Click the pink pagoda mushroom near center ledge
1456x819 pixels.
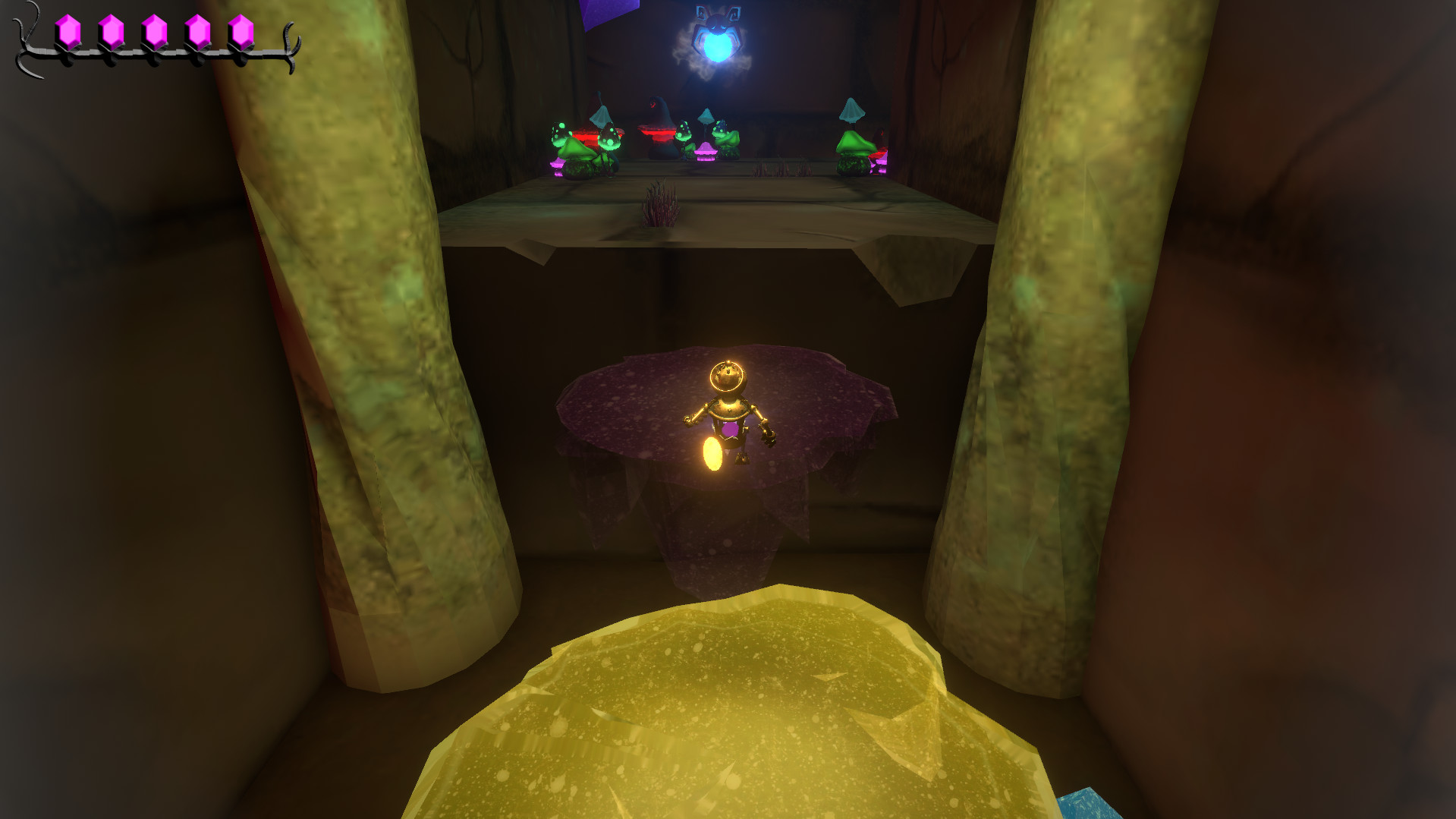[704, 152]
